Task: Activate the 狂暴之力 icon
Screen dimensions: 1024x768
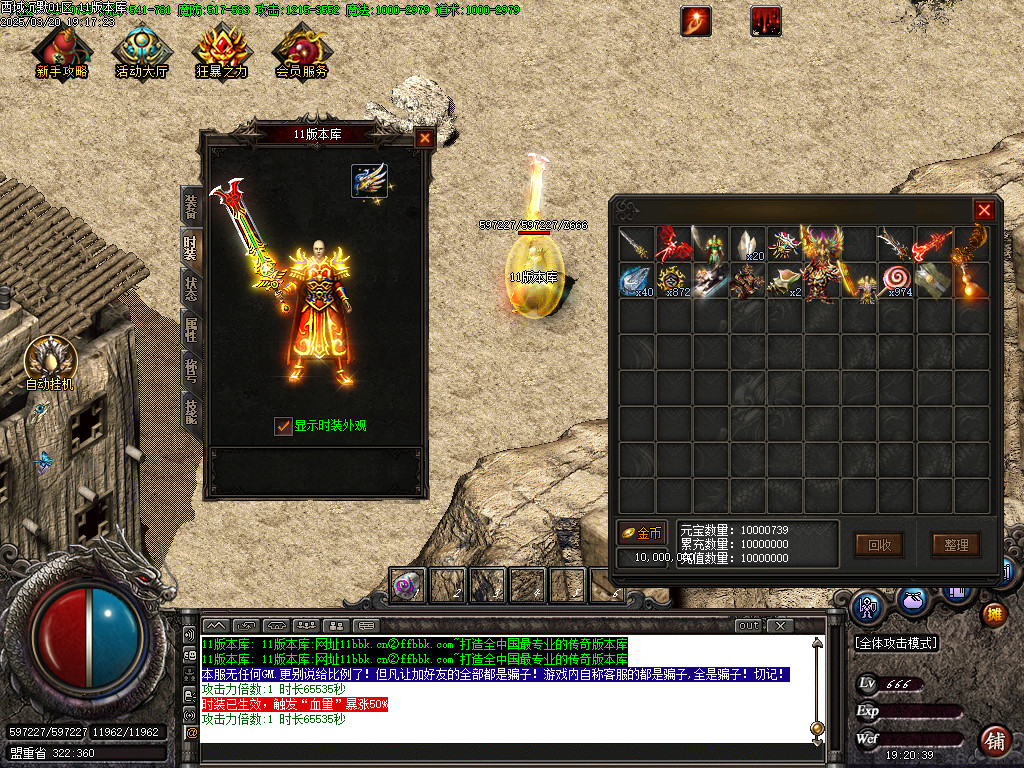Action: [222, 50]
